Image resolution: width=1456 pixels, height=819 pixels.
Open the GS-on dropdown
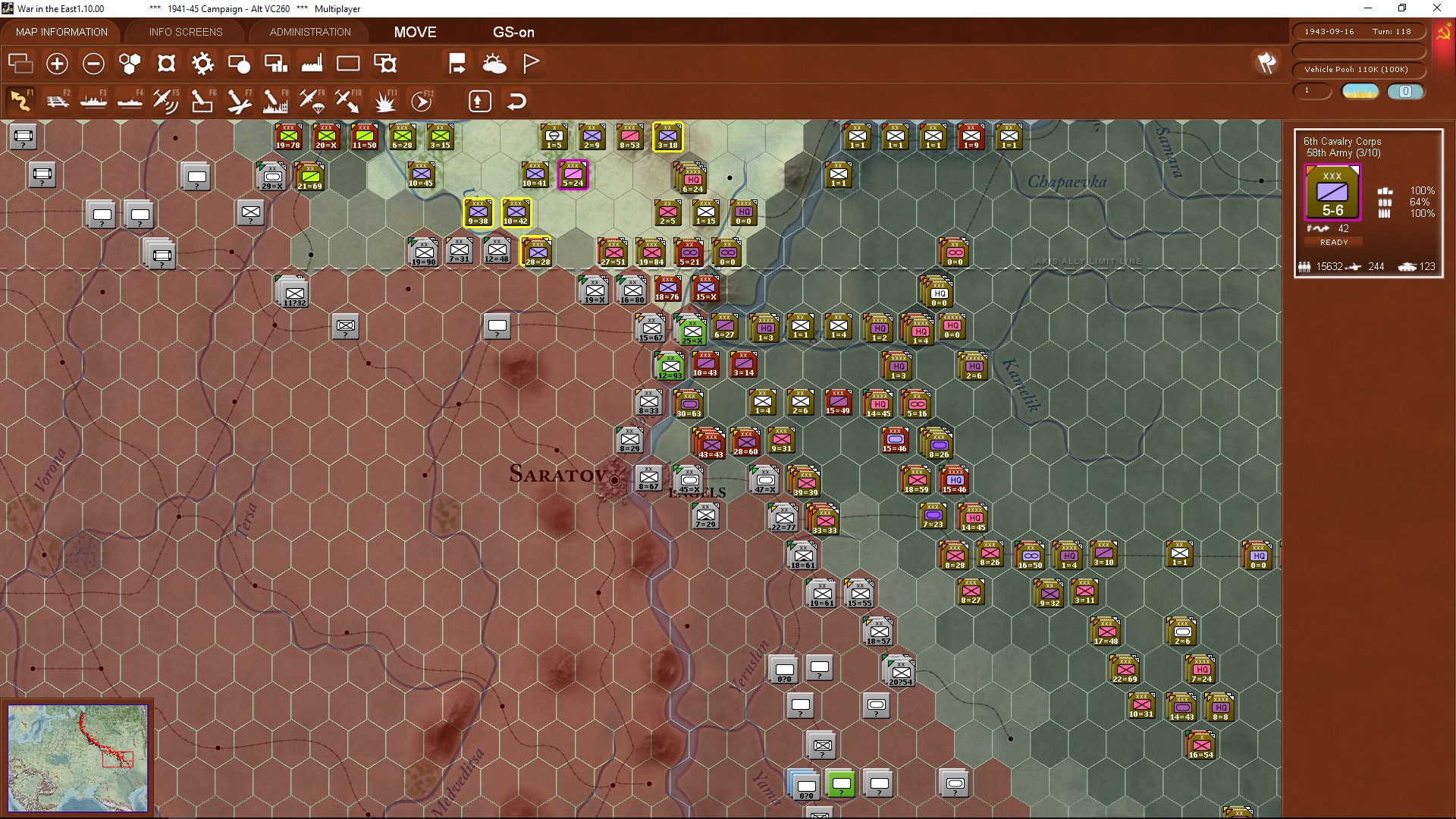[x=514, y=33]
